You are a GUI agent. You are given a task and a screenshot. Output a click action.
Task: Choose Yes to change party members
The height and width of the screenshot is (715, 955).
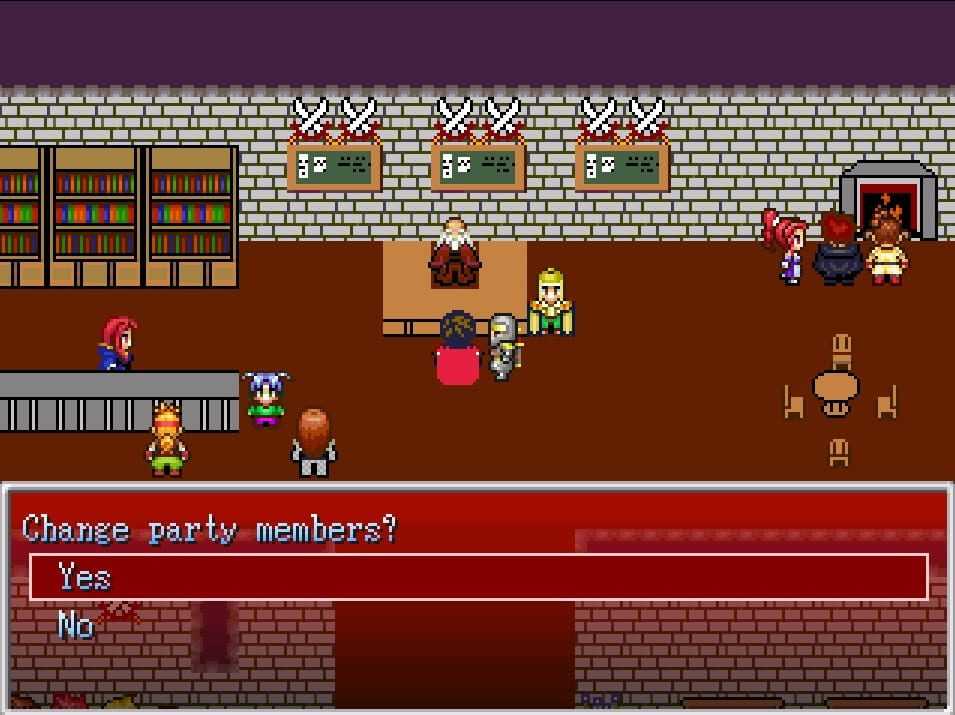[x=84, y=577]
